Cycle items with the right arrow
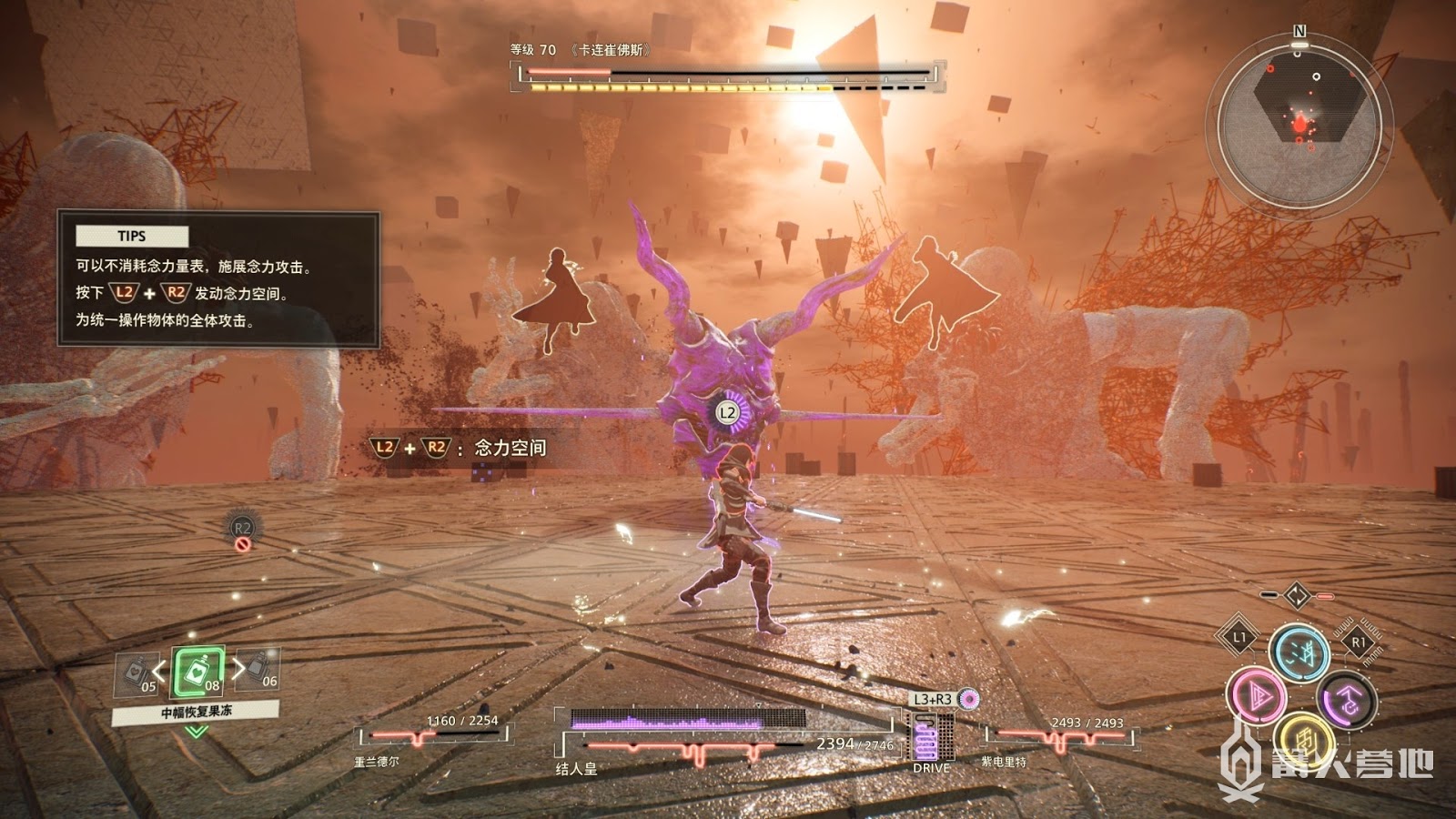The image size is (1456, 819). click(238, 669)
